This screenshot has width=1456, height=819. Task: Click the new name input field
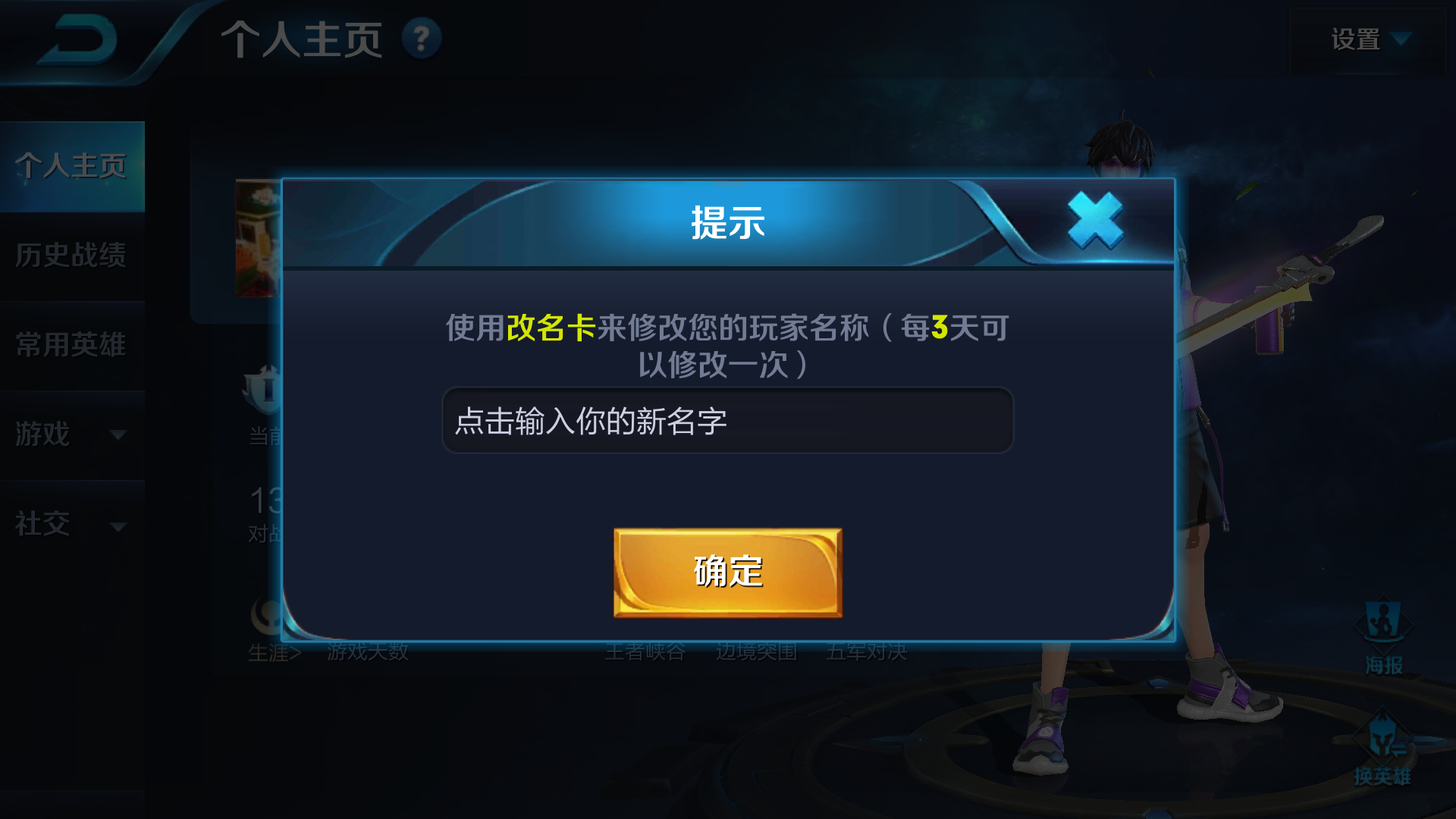click(726, 420)
